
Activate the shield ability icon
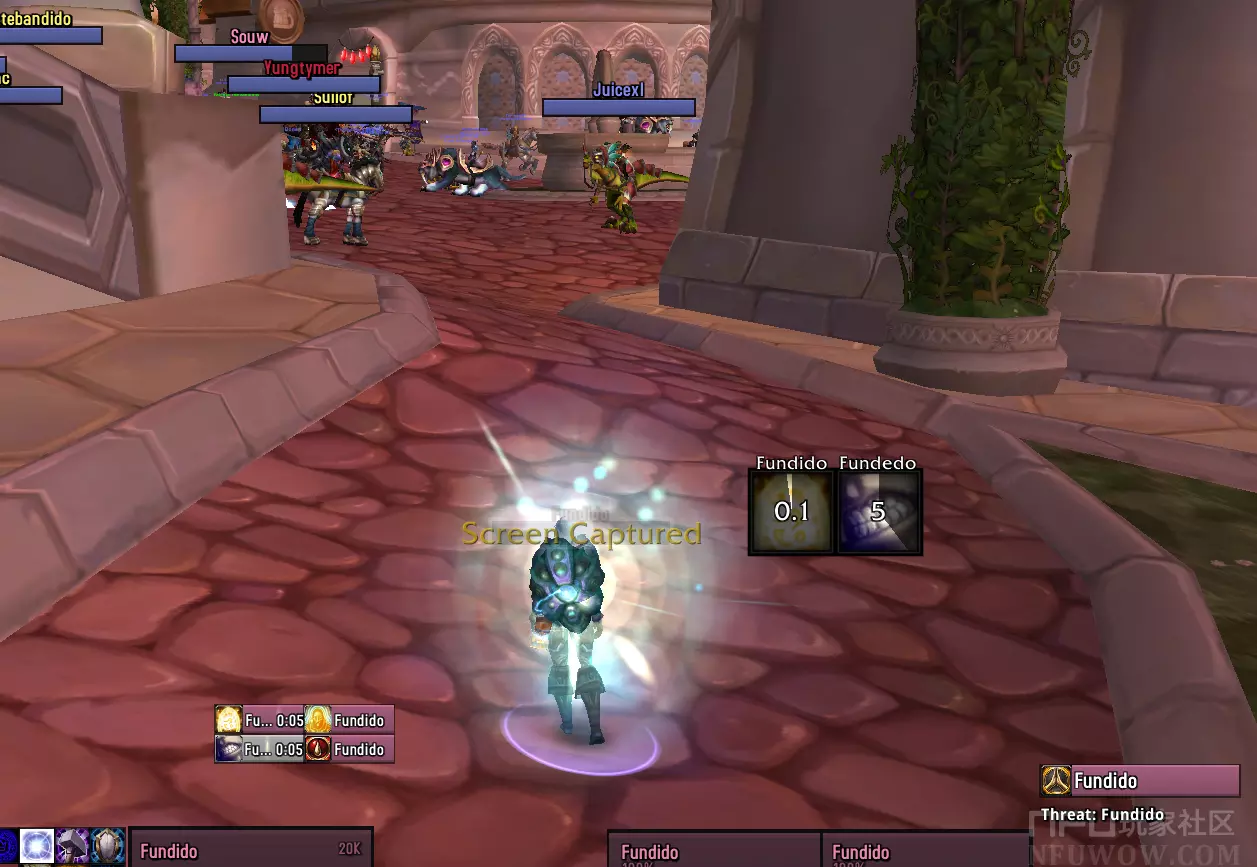click(107, 846)
